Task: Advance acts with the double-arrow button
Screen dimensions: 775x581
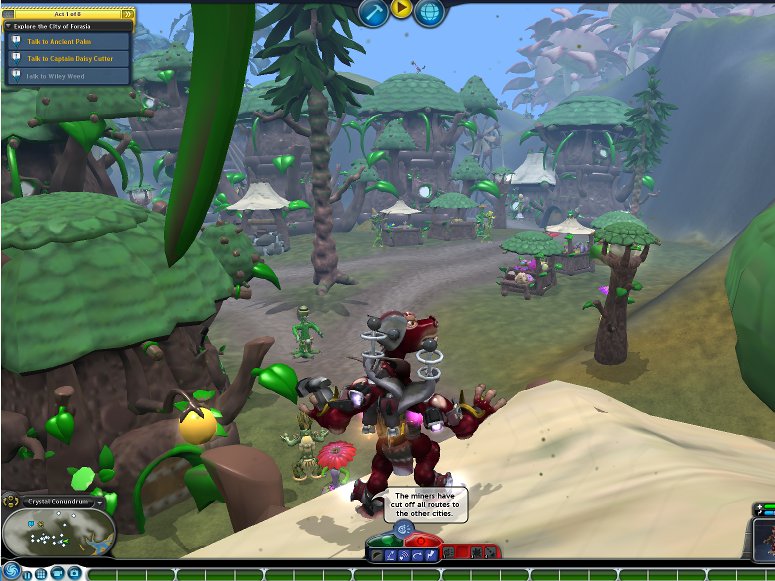Action: click(128, 14)
